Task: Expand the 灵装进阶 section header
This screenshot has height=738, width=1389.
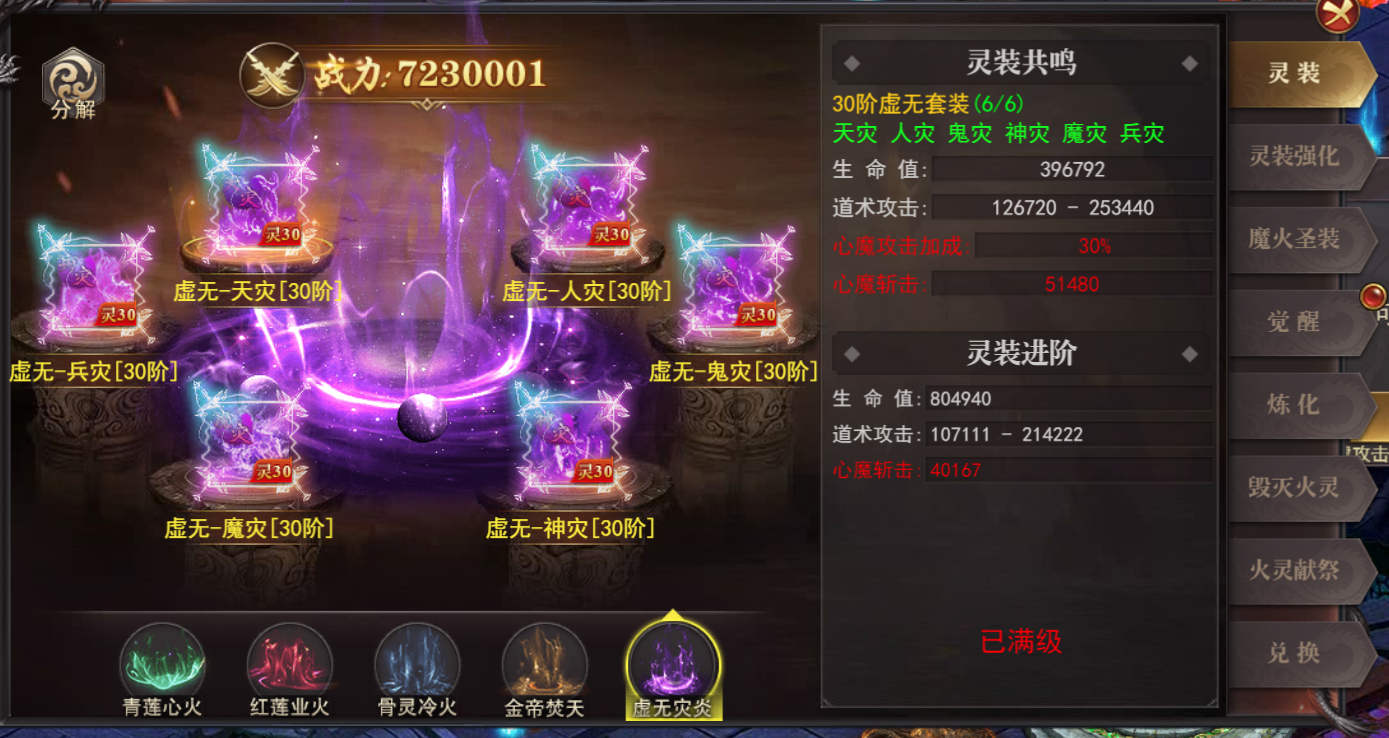Action: point(1018,353)
